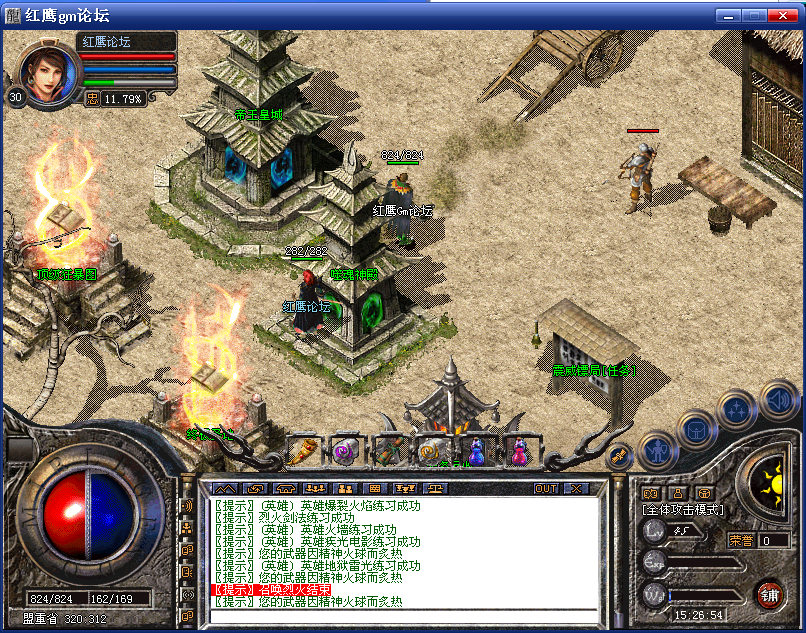Image resolution: width=806 pixels, height=633 pixels.
Task: Use the magenta potion in the belt
Action: click(x=519, y=452)
